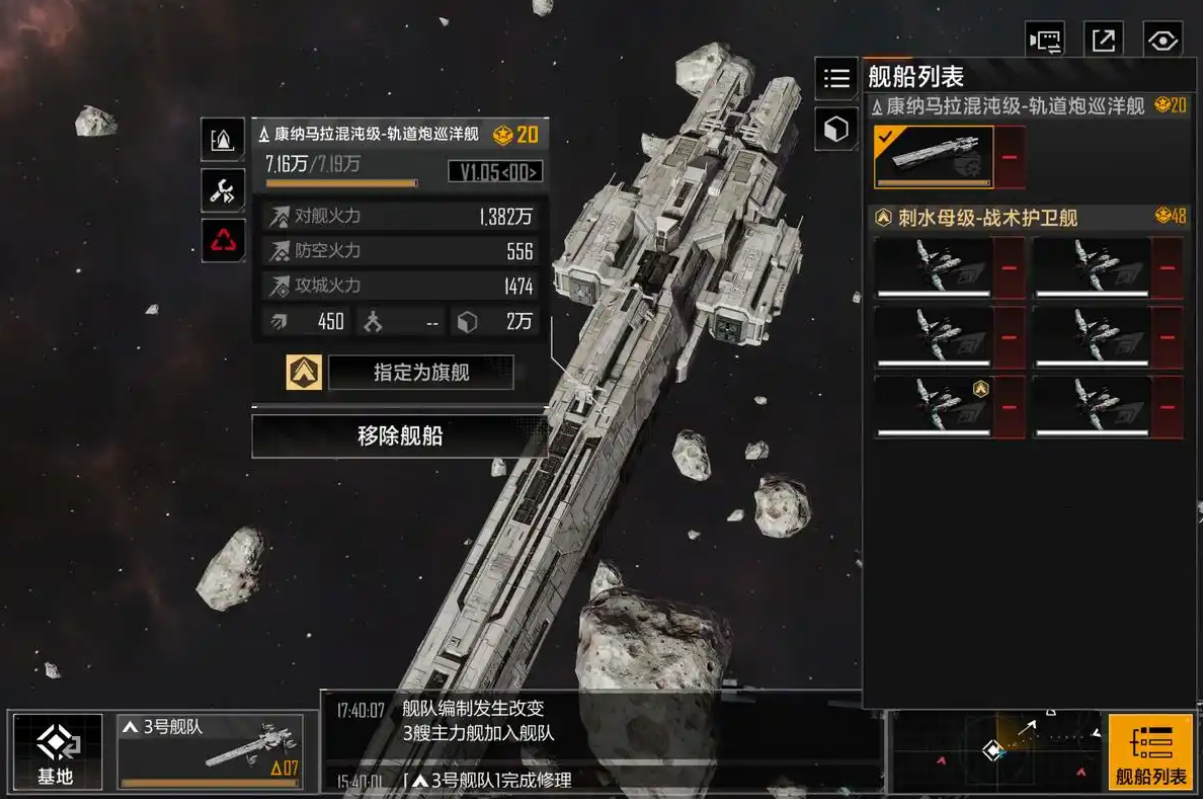
Task: Click the minimap
Action: click(995, 750)
